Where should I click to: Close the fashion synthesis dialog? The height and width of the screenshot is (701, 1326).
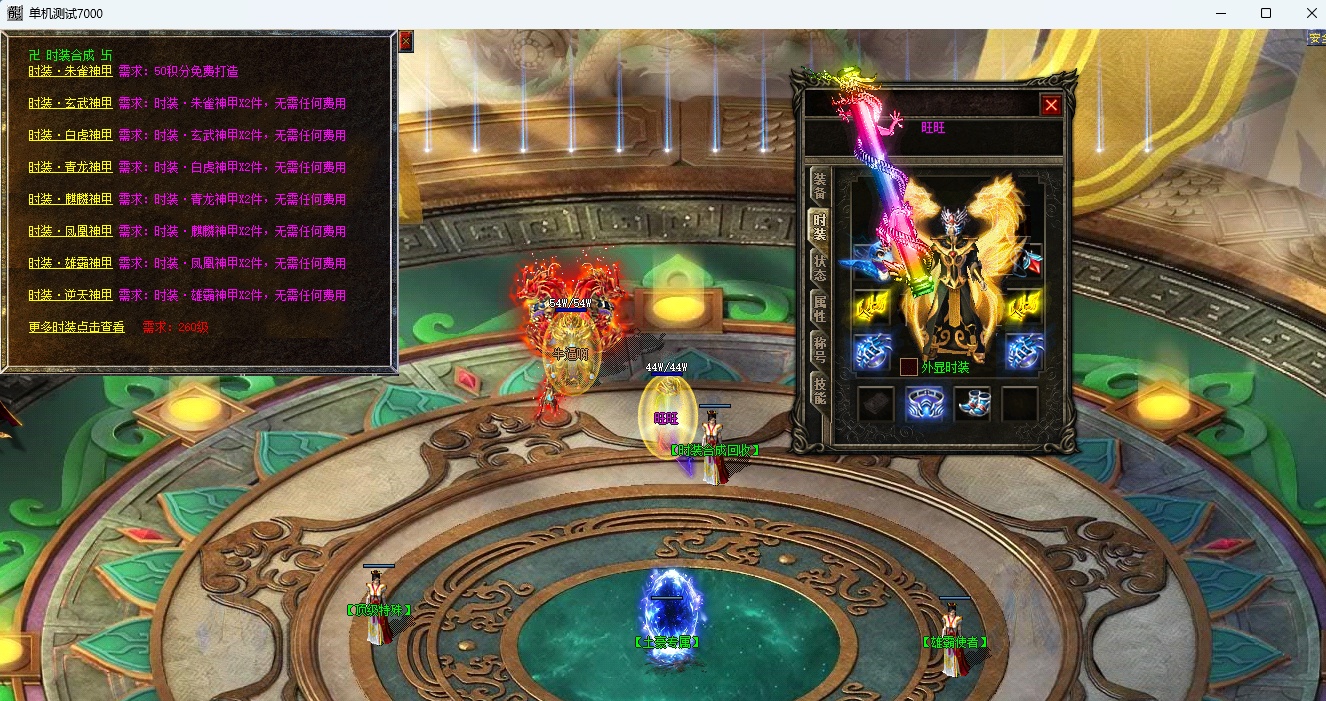pos(405,41)
